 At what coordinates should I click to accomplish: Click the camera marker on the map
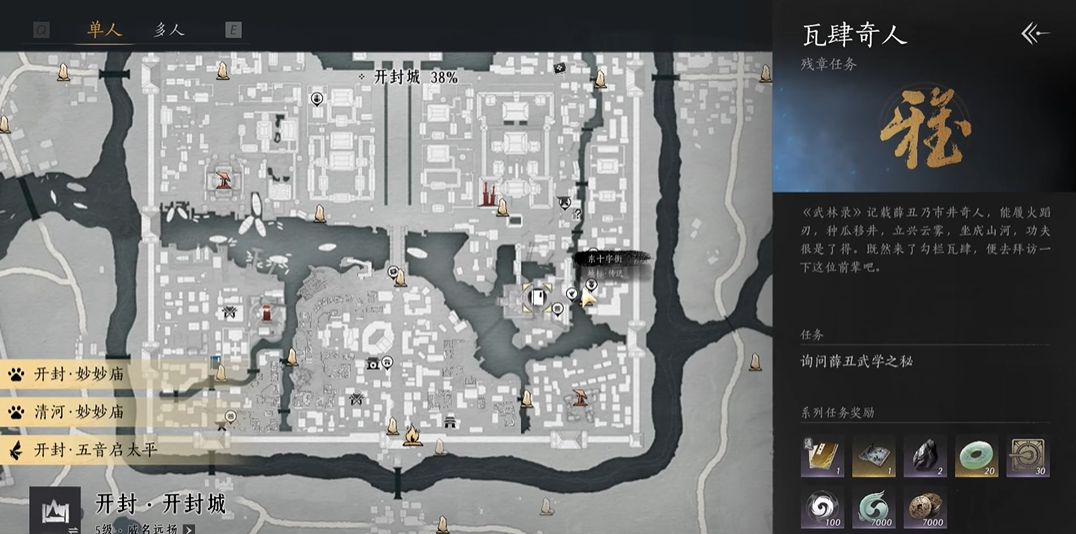click(374, 364)
